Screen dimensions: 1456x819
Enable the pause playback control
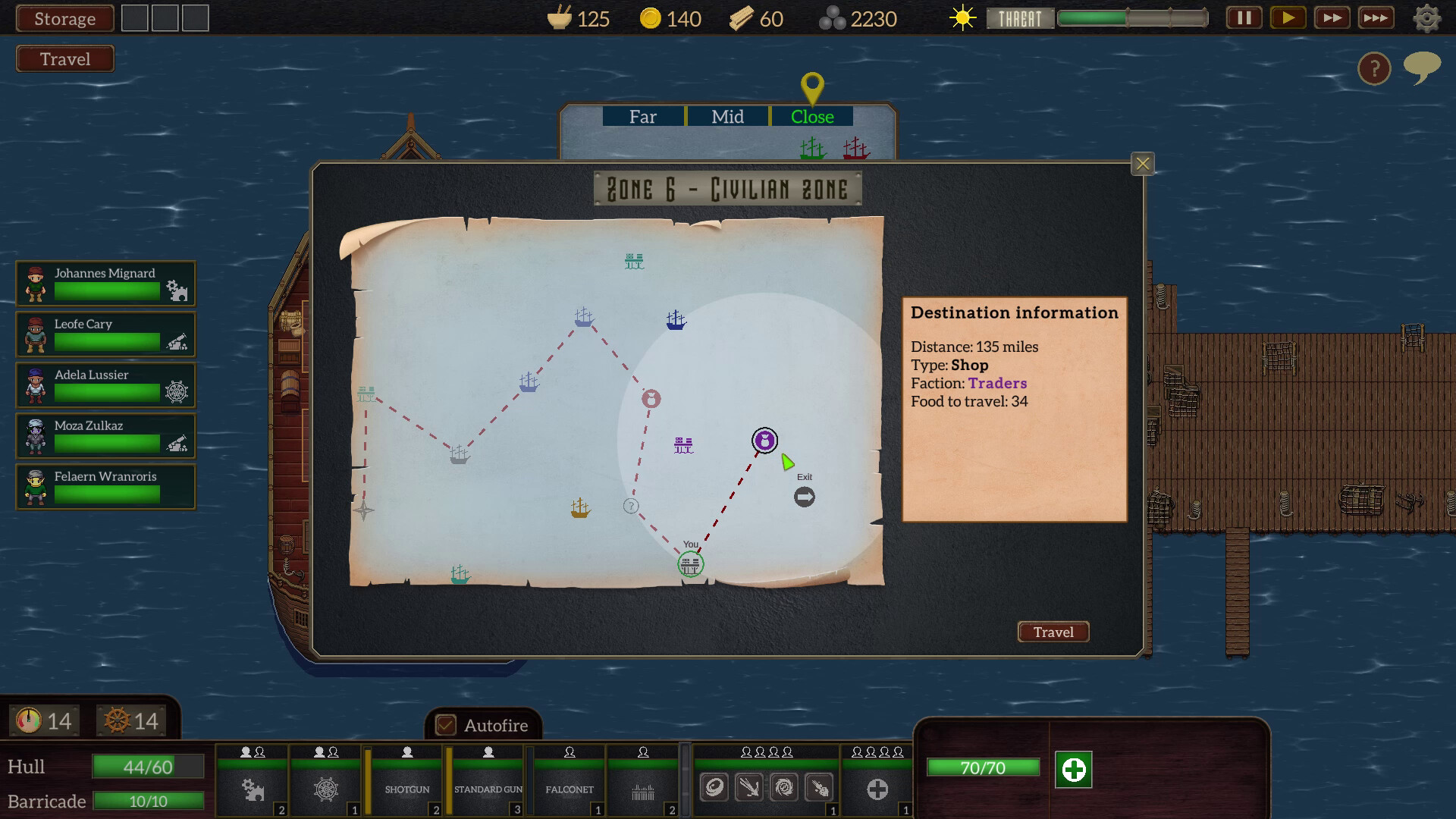[x=1243, y=17]
